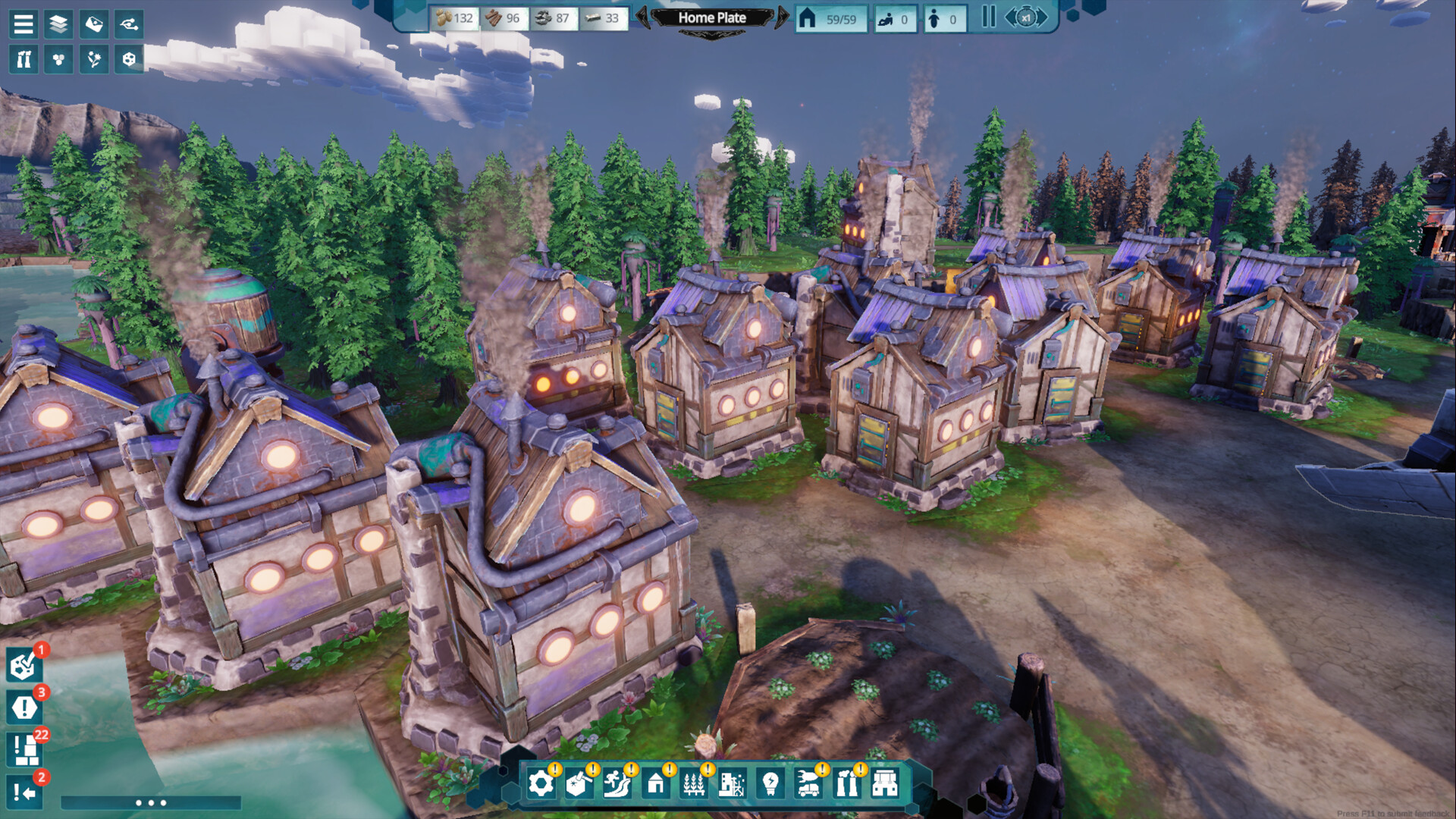Expand the Home Plate colony dropdown
1456x819 pixels.
click(x=711, y=34)
